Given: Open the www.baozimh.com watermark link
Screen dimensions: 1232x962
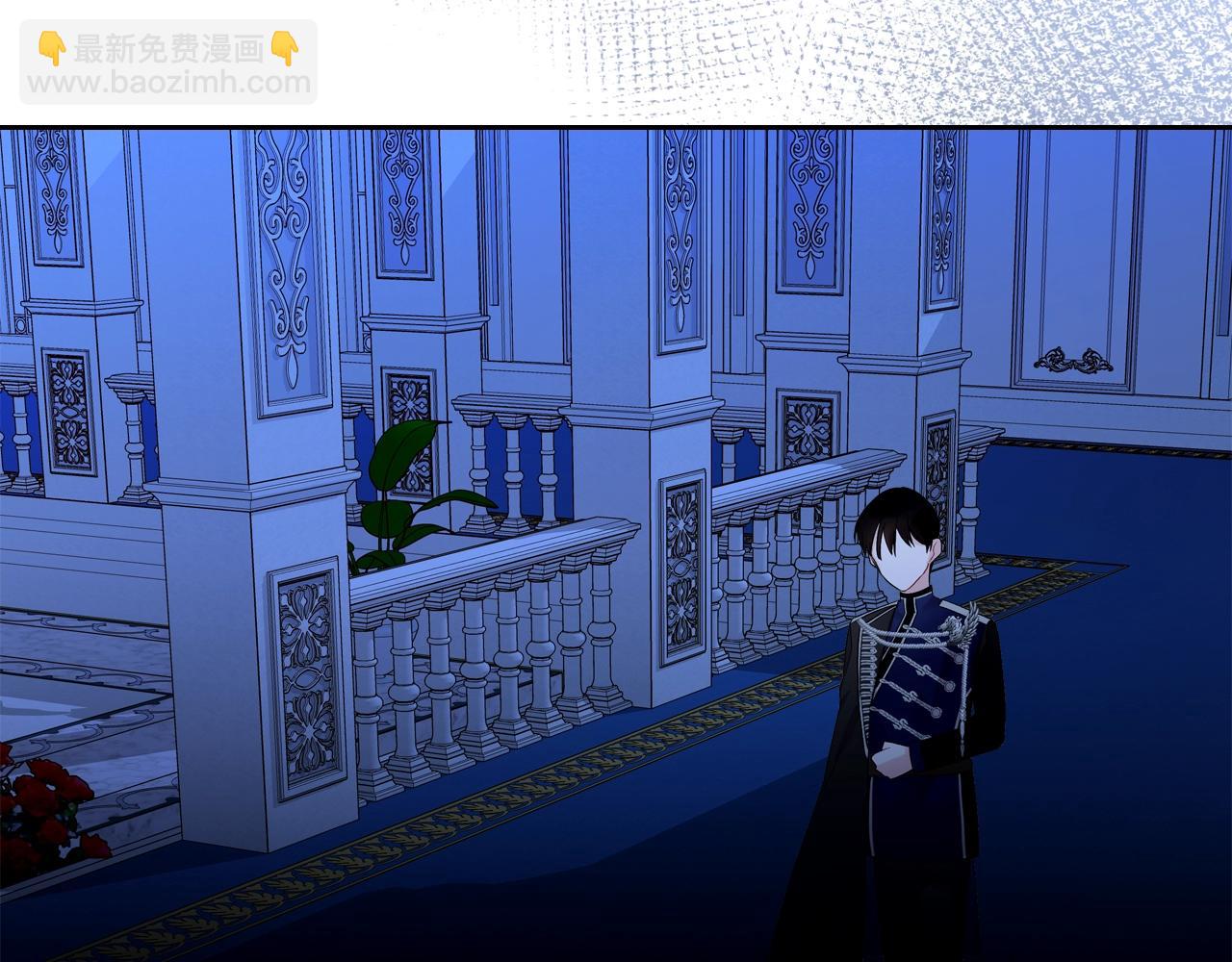Looking at the screenshot, I should point(168,83).
